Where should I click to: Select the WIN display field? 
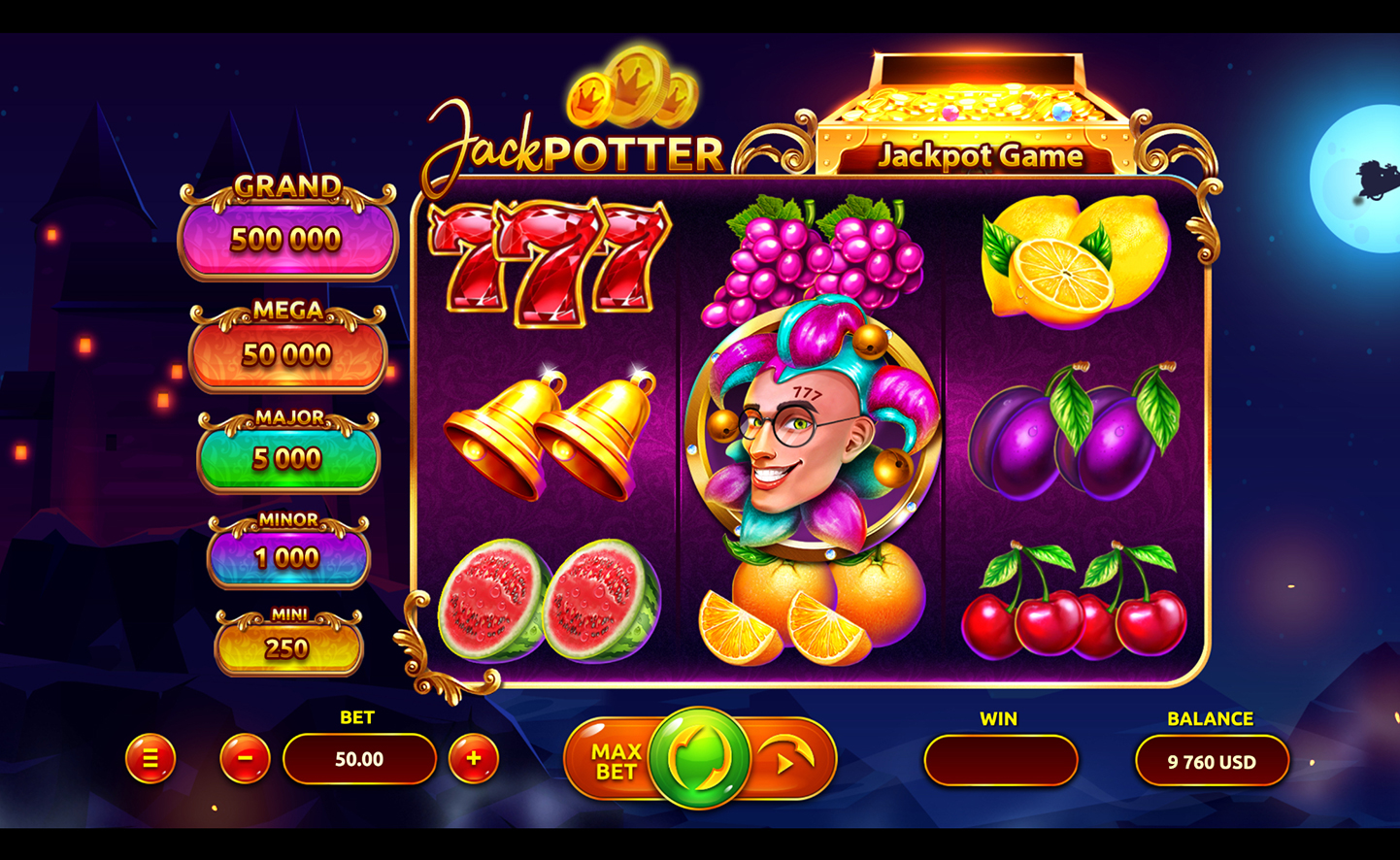tap(1000, 761)
